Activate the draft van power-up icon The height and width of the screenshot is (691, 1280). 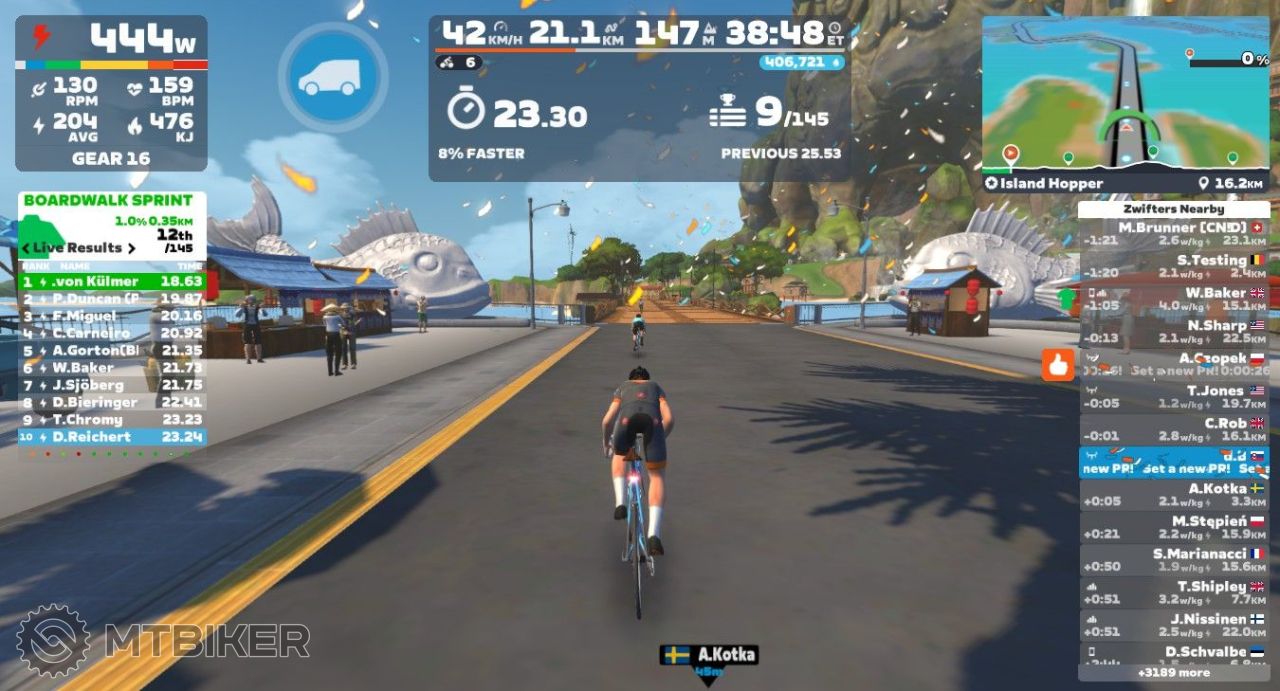point(333,78)
